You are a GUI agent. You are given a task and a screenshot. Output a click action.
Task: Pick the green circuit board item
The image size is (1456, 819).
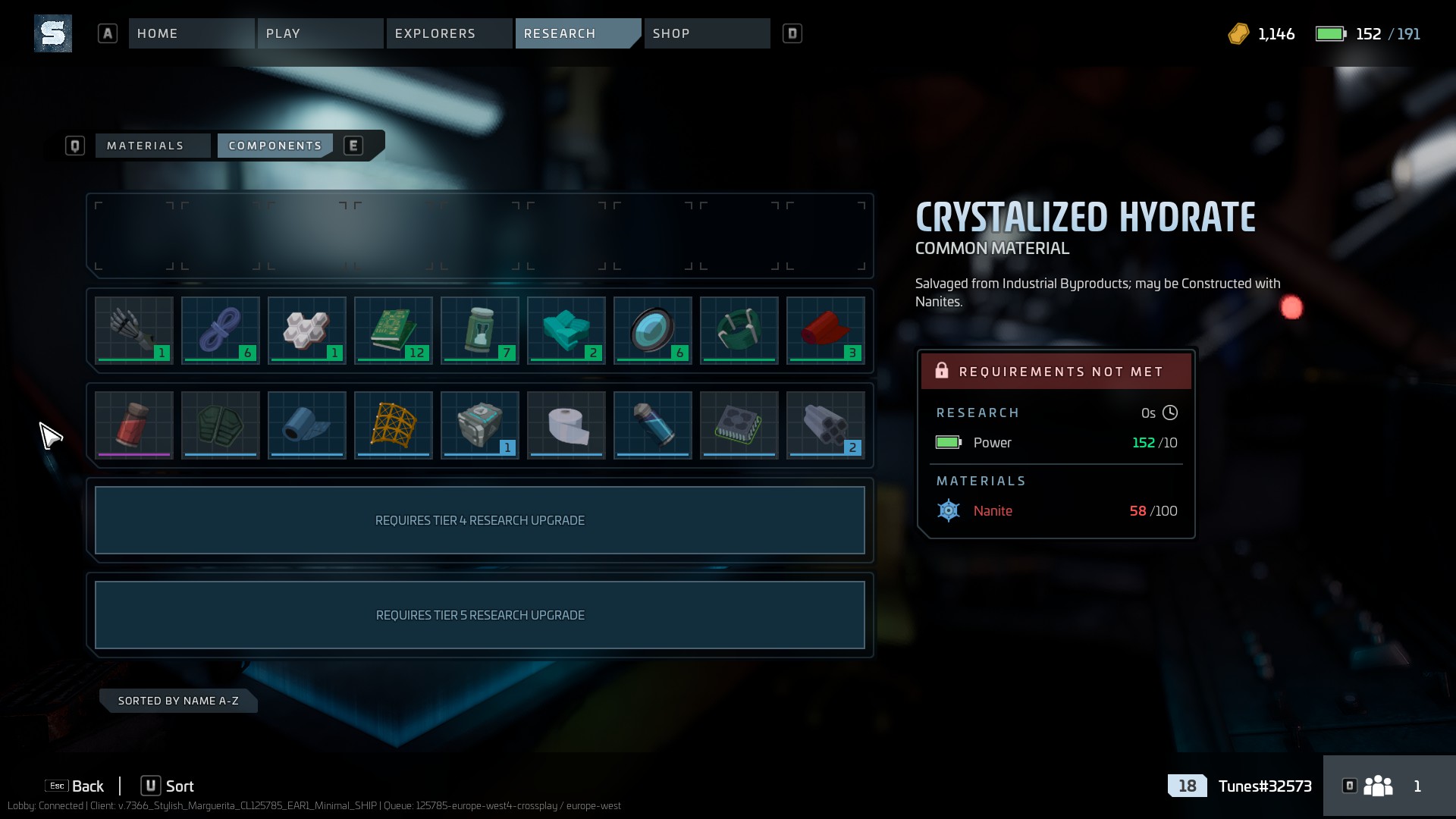pyautogui.click(x=394, y=331)
